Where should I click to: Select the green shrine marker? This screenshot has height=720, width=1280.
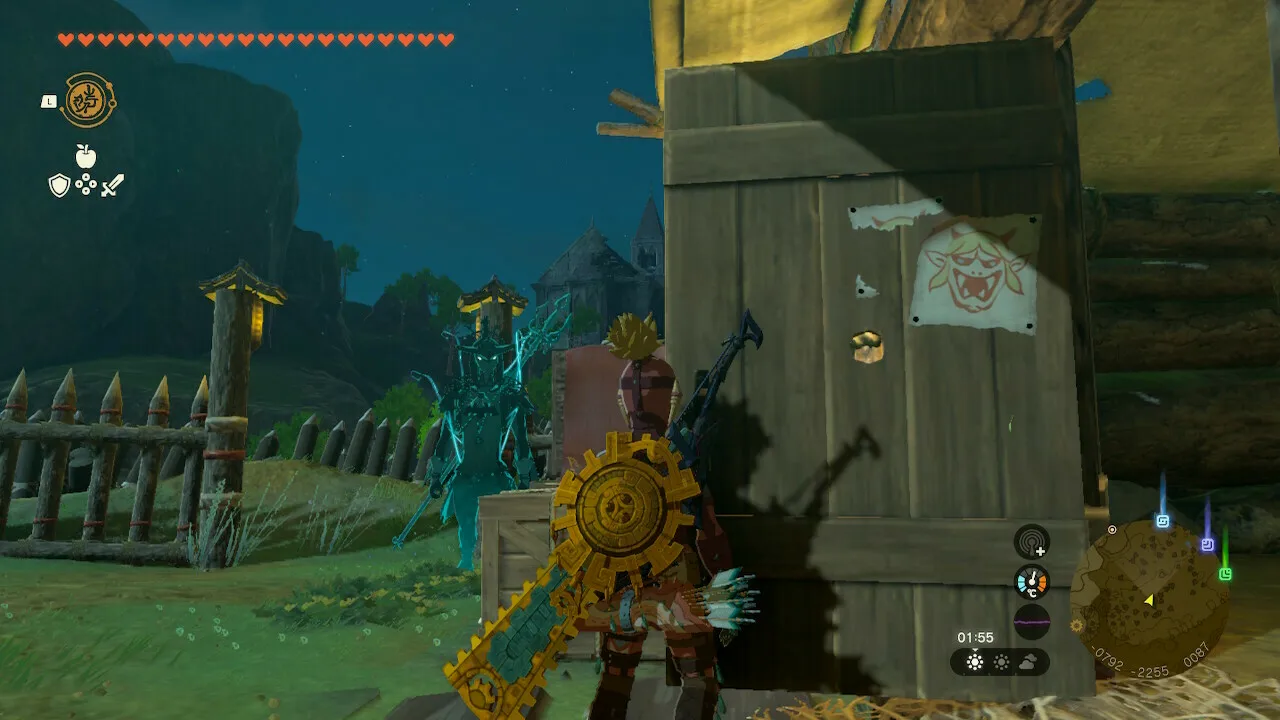[x=1225, y=574]
